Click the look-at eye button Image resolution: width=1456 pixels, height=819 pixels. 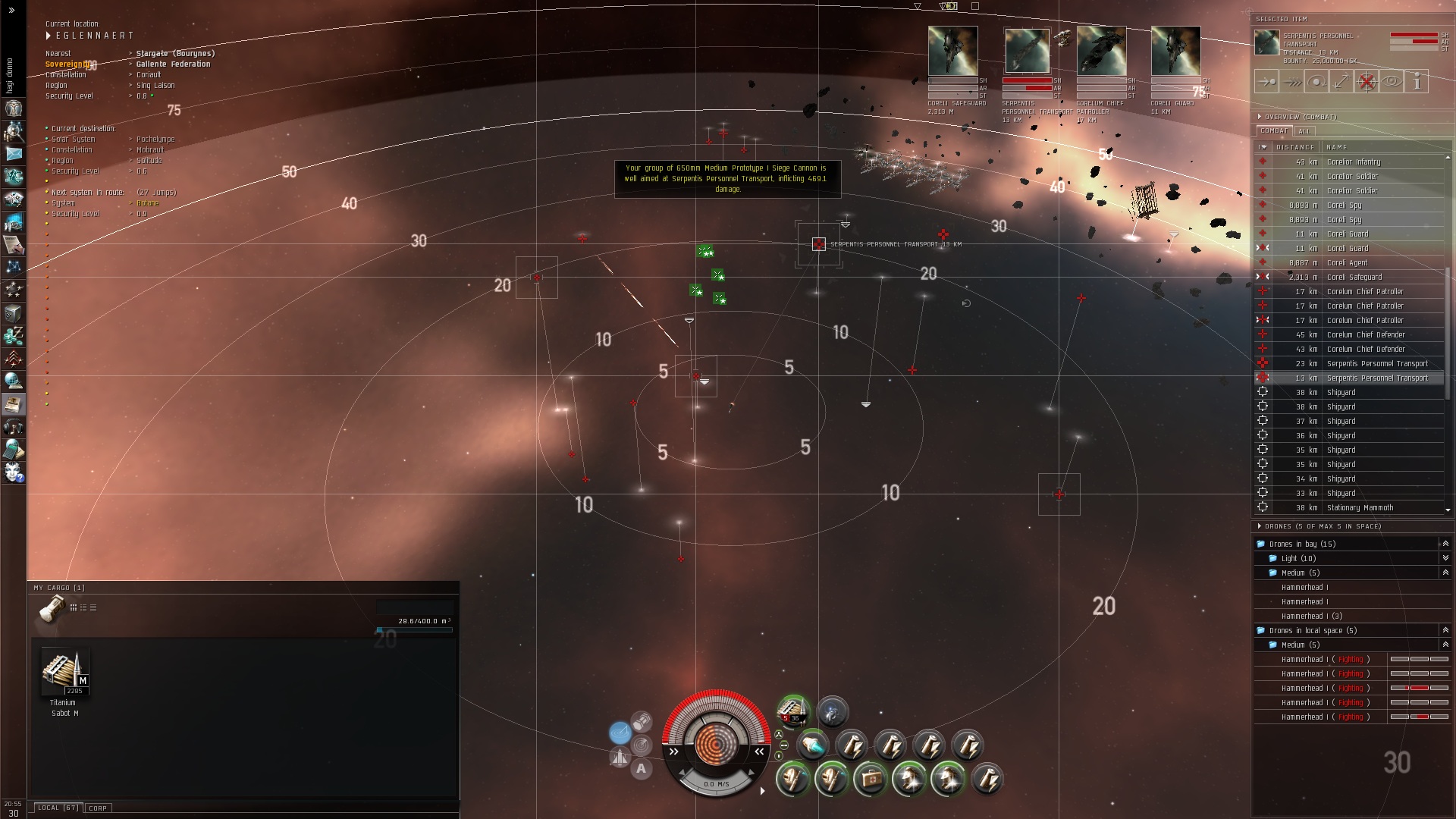click(x=1392, y=82)
